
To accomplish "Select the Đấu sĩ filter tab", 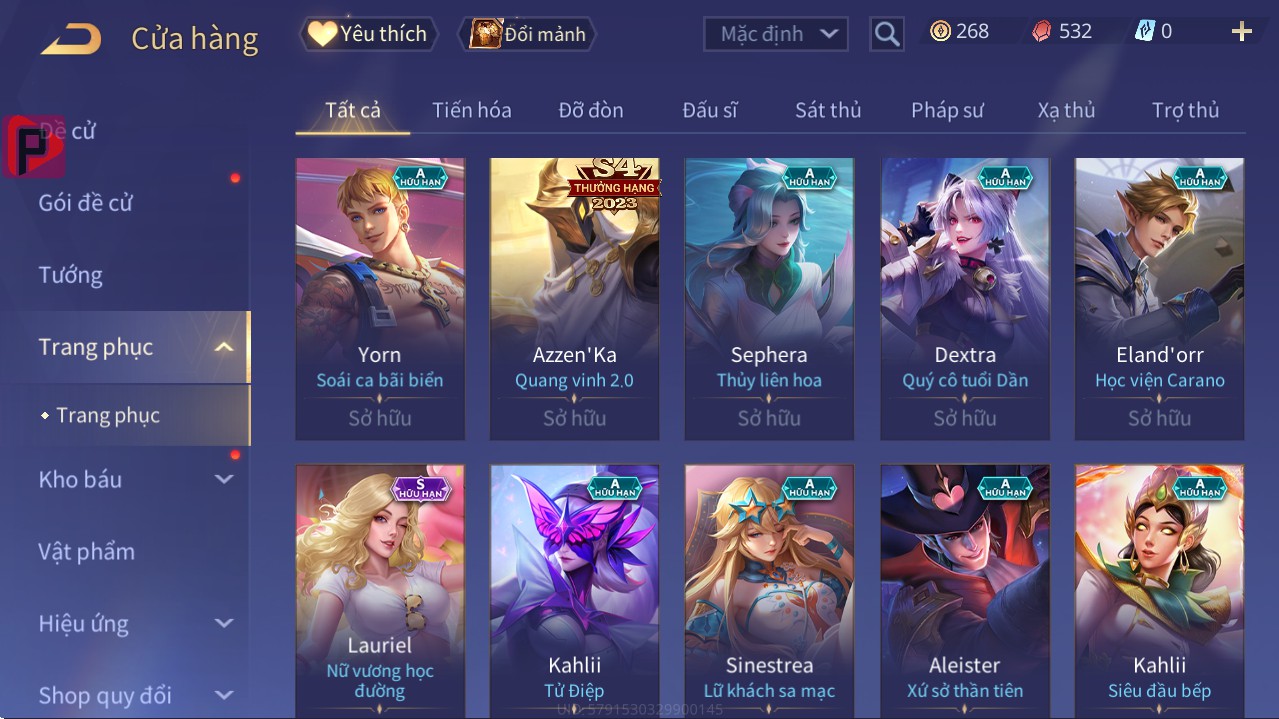I will tap(710, 110).
